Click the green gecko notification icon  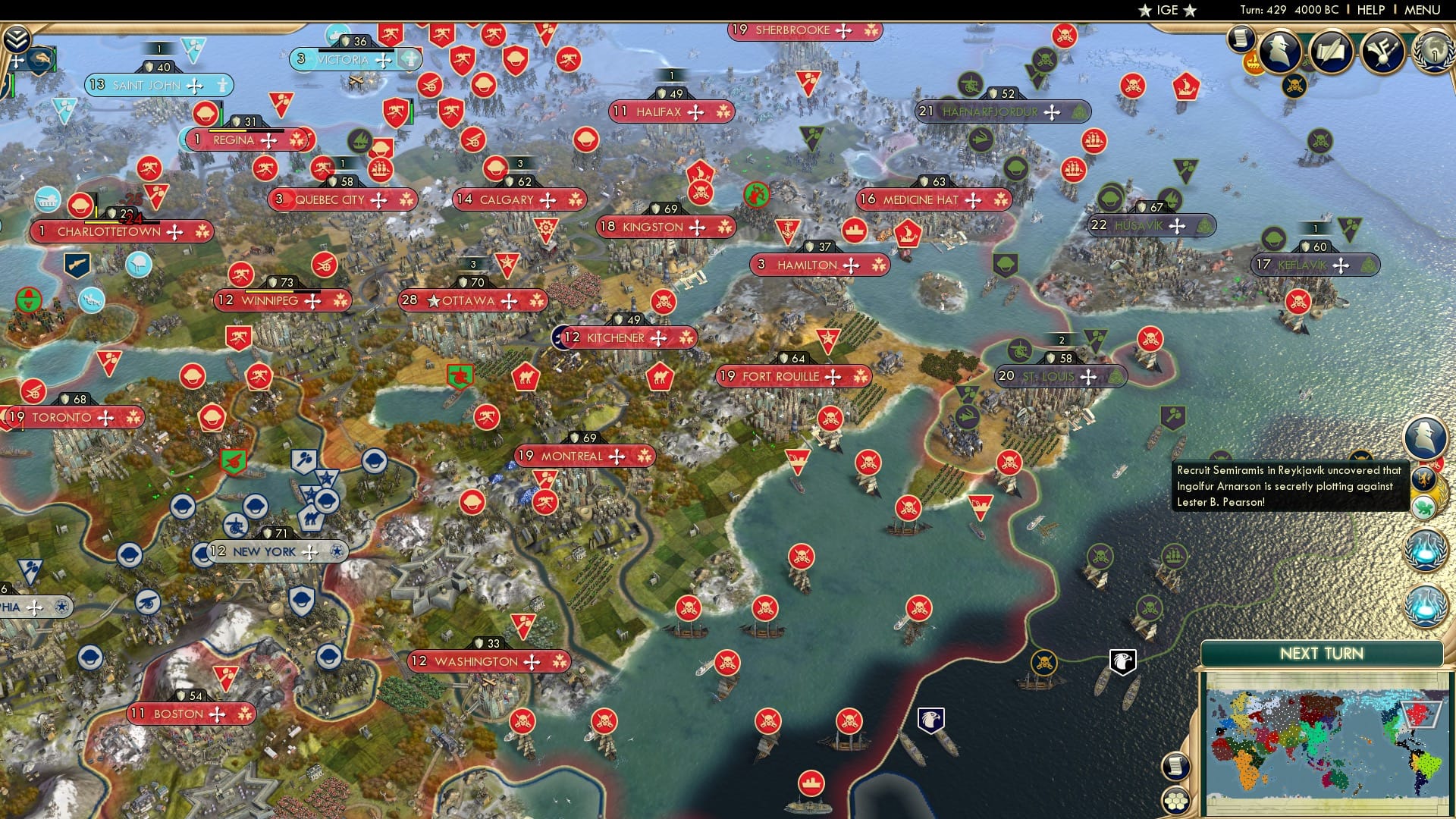tap(1423, 507)
